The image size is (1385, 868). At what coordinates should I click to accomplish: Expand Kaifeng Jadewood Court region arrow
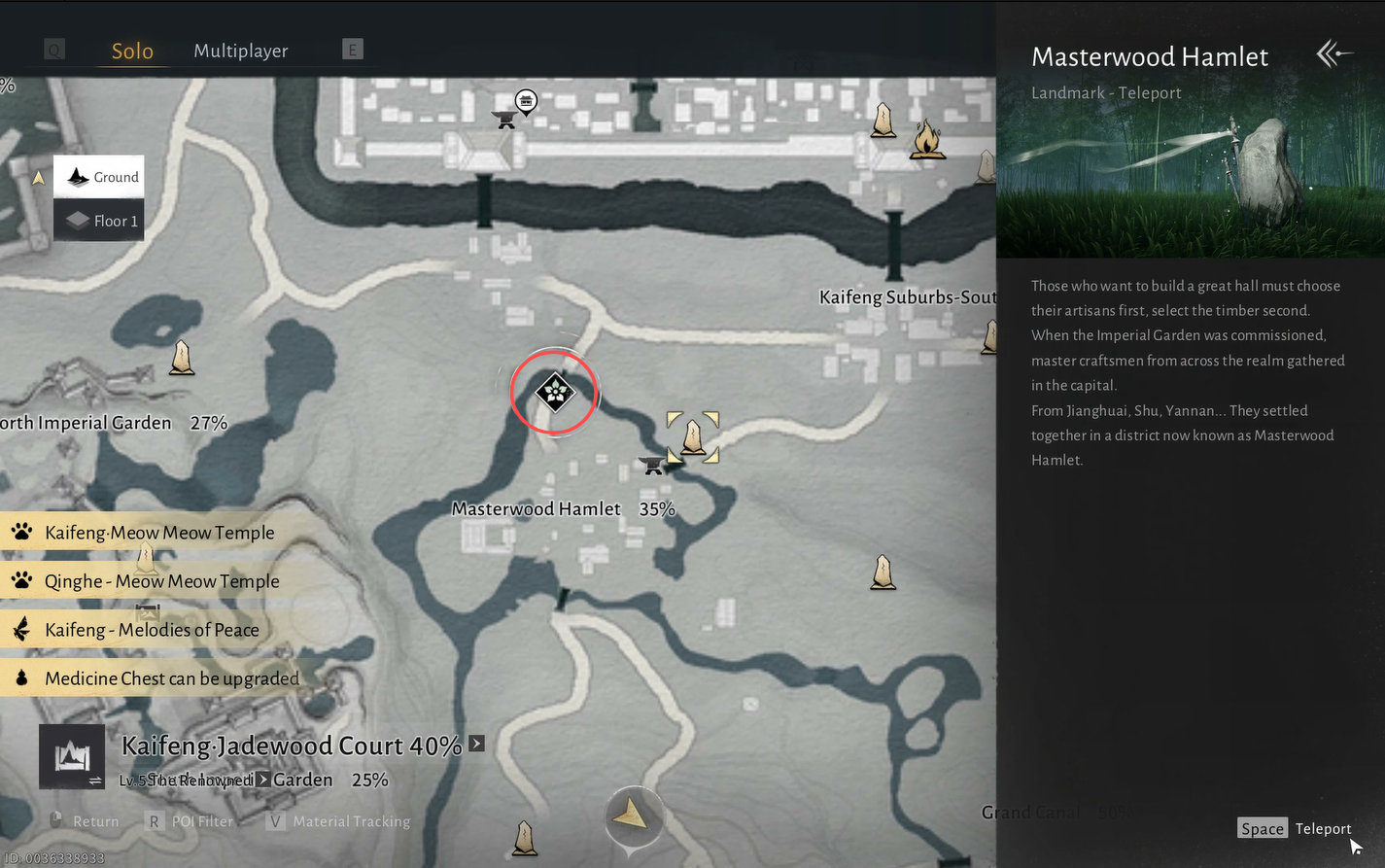pyautogui.click(x=476, y=744)
